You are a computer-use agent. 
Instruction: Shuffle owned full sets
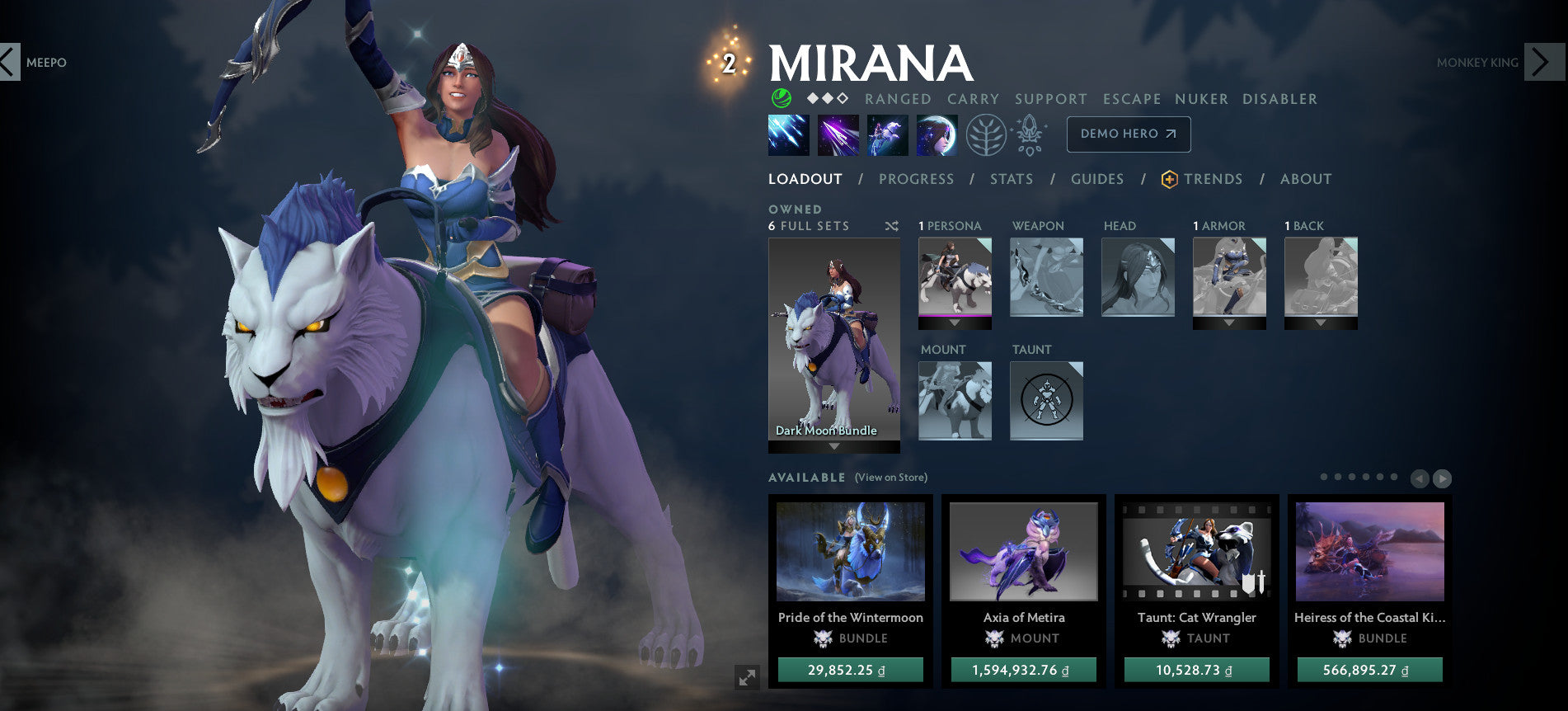click(x=890, y=225)
